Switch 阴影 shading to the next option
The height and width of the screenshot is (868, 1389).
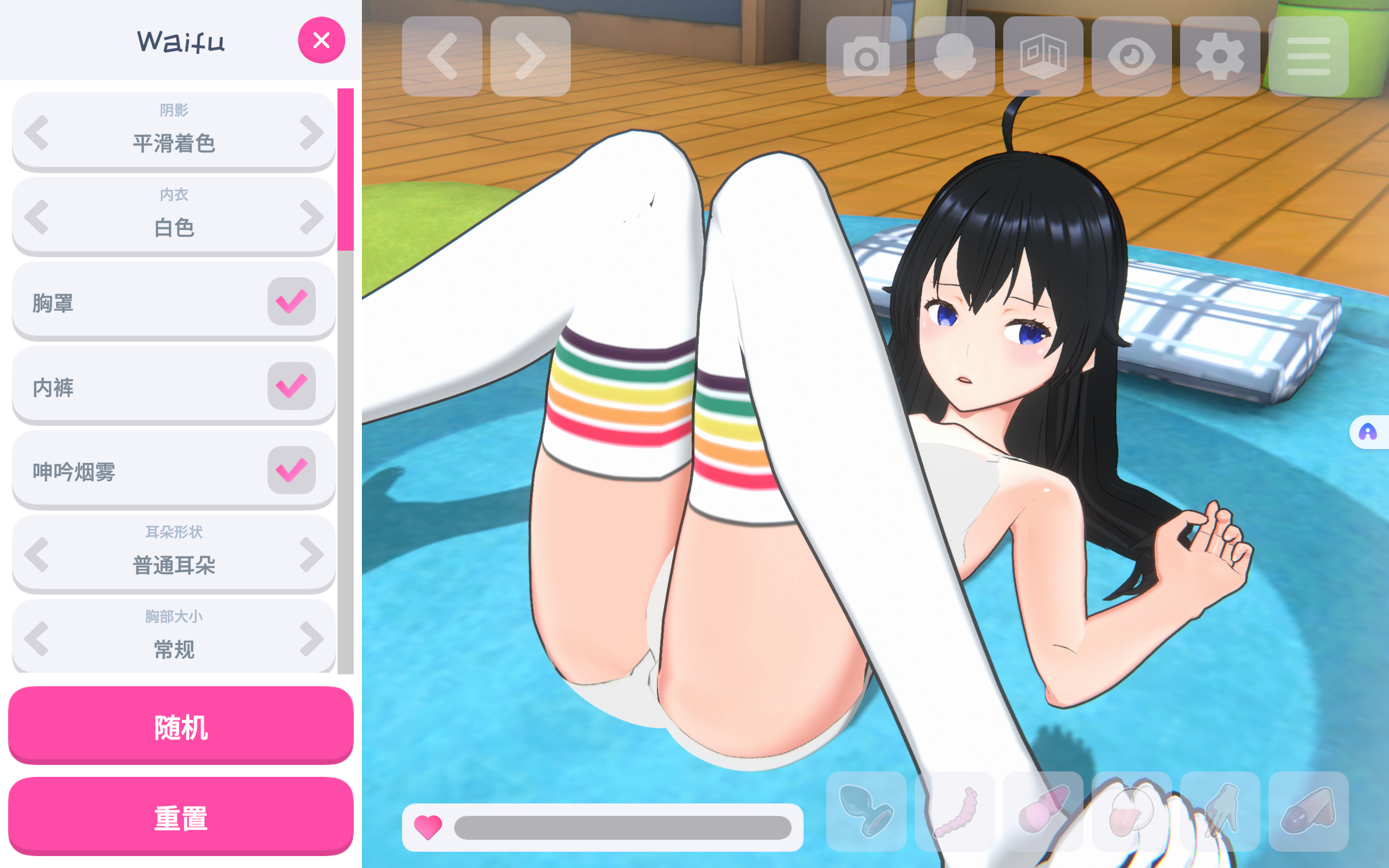tap(311, 132)
